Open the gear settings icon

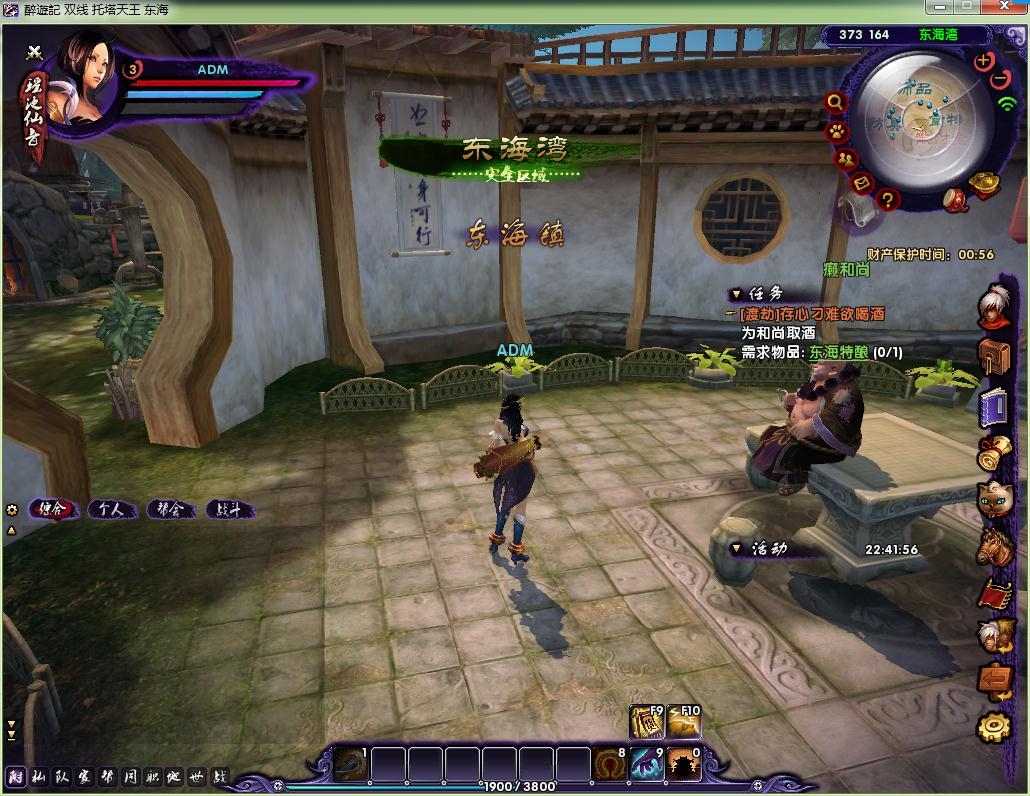993,727
